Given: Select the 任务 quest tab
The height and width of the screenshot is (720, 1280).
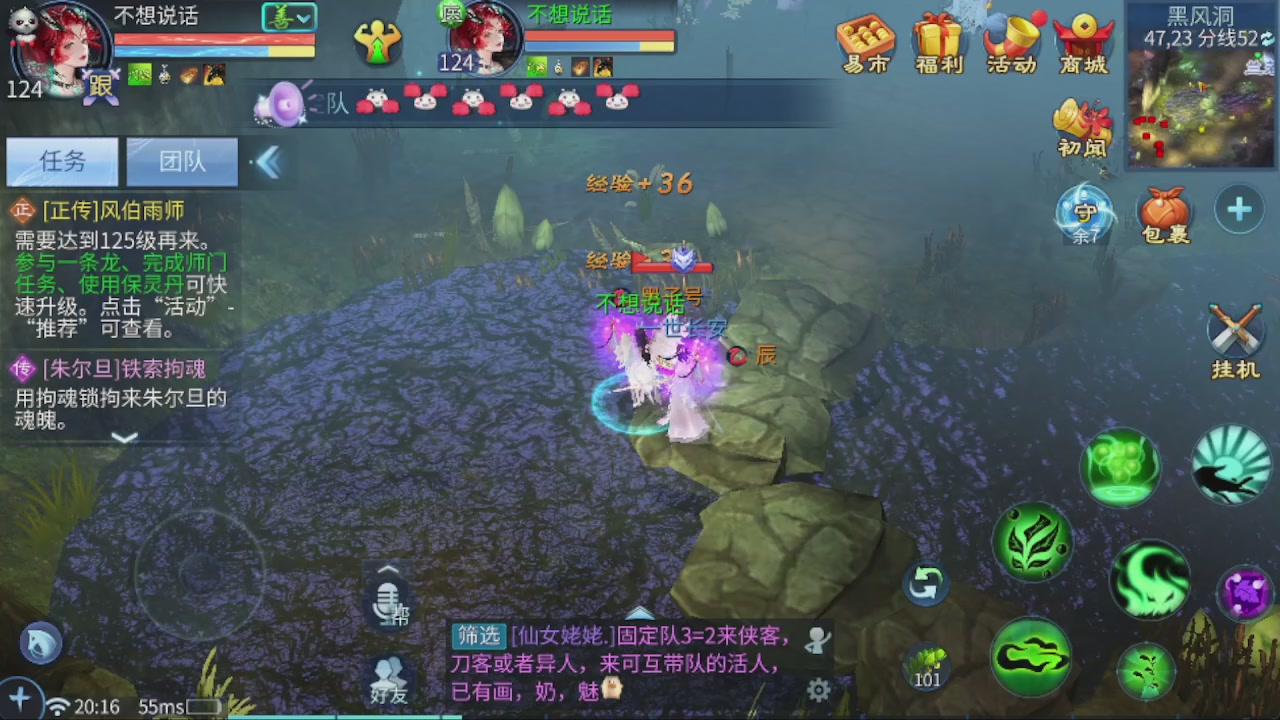Looking at the screenshot, I should click(x=62, y=161).
